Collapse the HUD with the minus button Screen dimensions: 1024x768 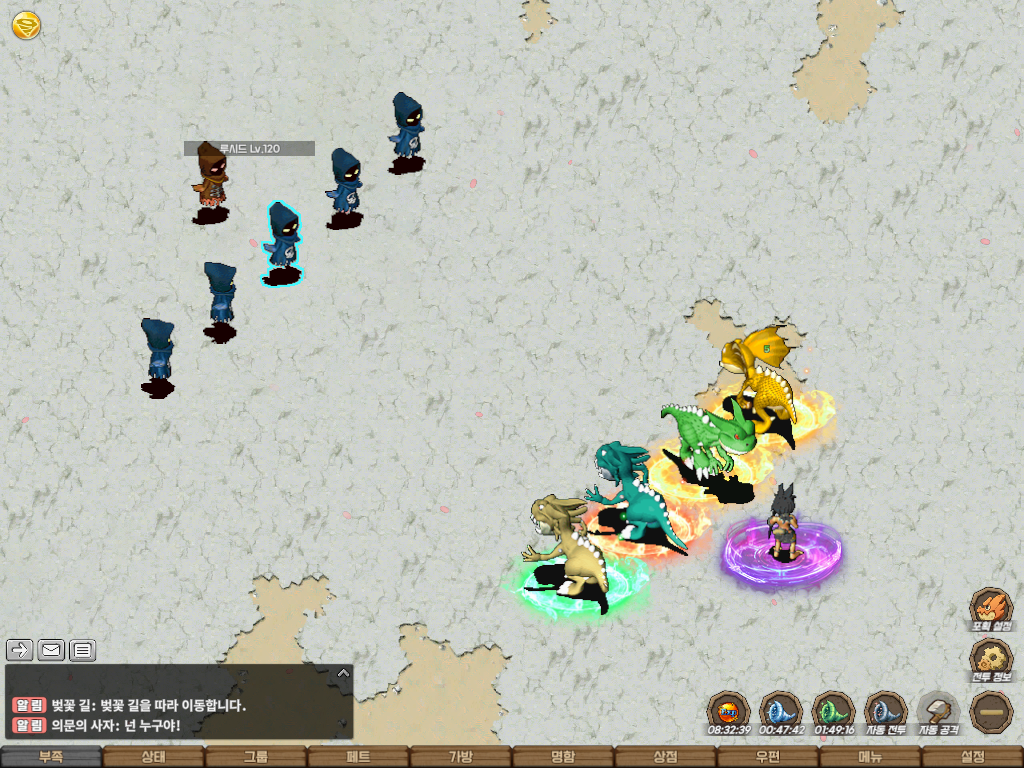click(992, 712)
